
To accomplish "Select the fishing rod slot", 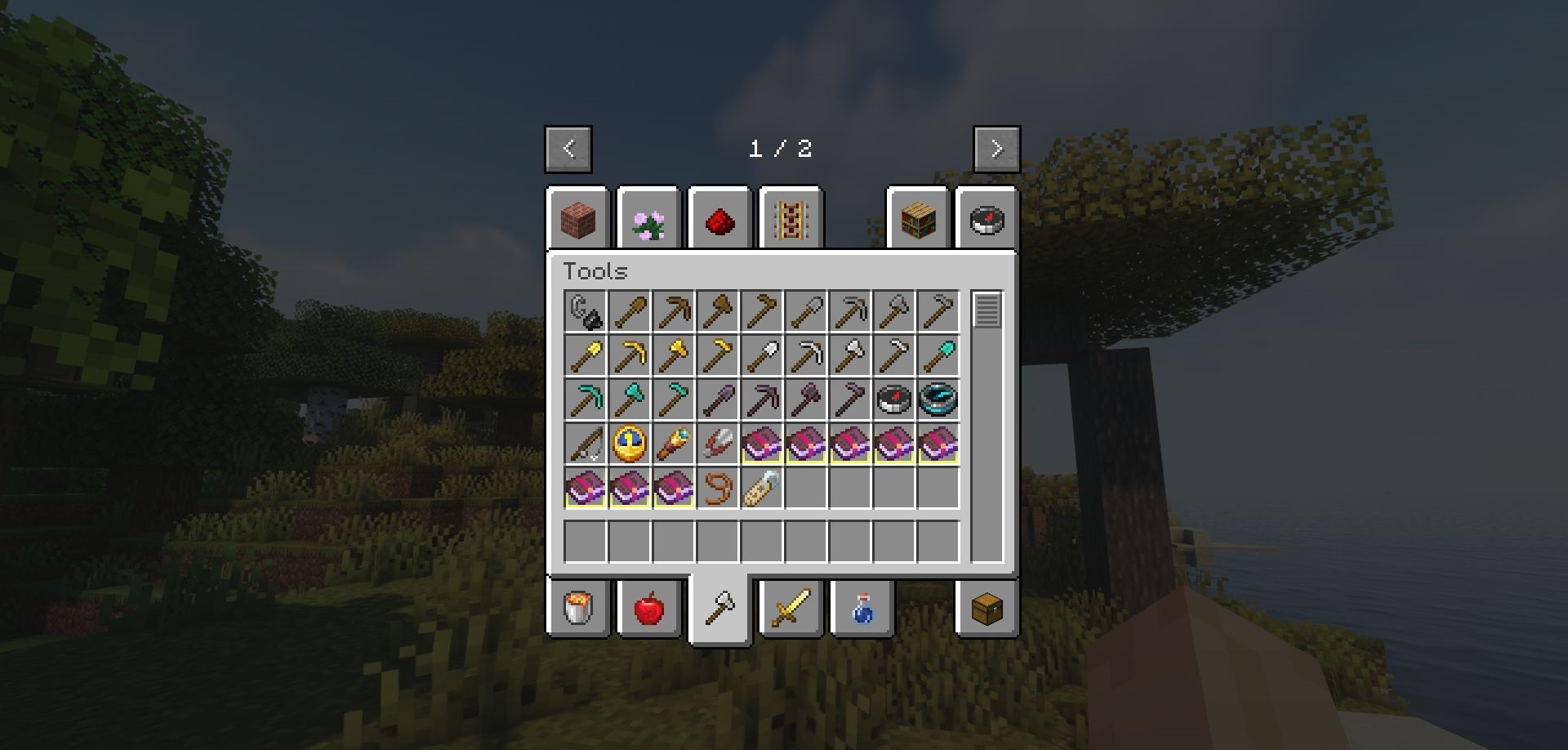I will (586, 444).
